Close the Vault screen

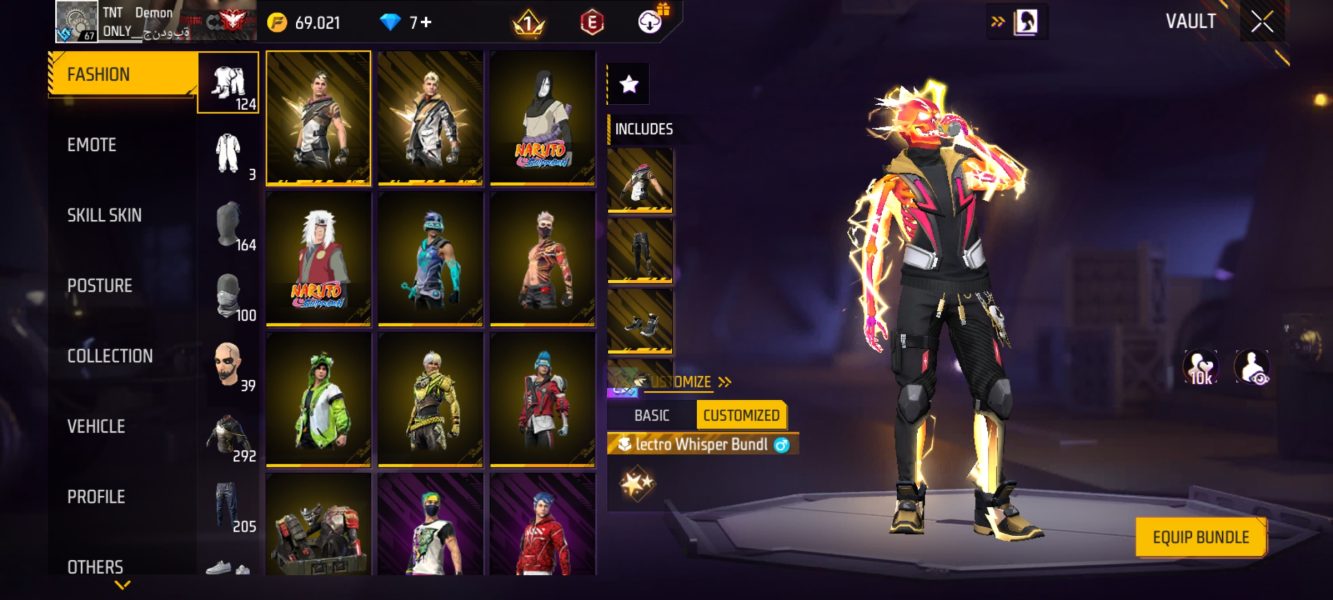(1262, 22)
